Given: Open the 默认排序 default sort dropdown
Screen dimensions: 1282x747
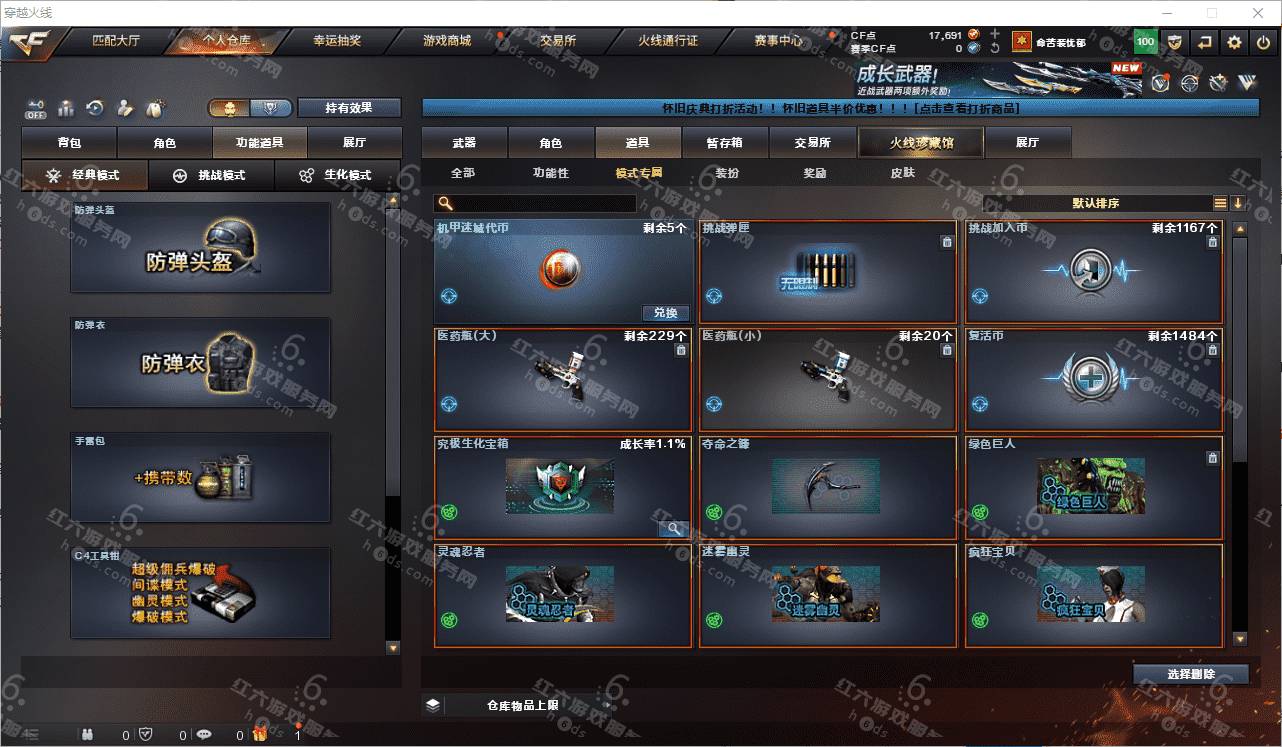Looking at the screenshot, I should click(x=1096, y=203).
